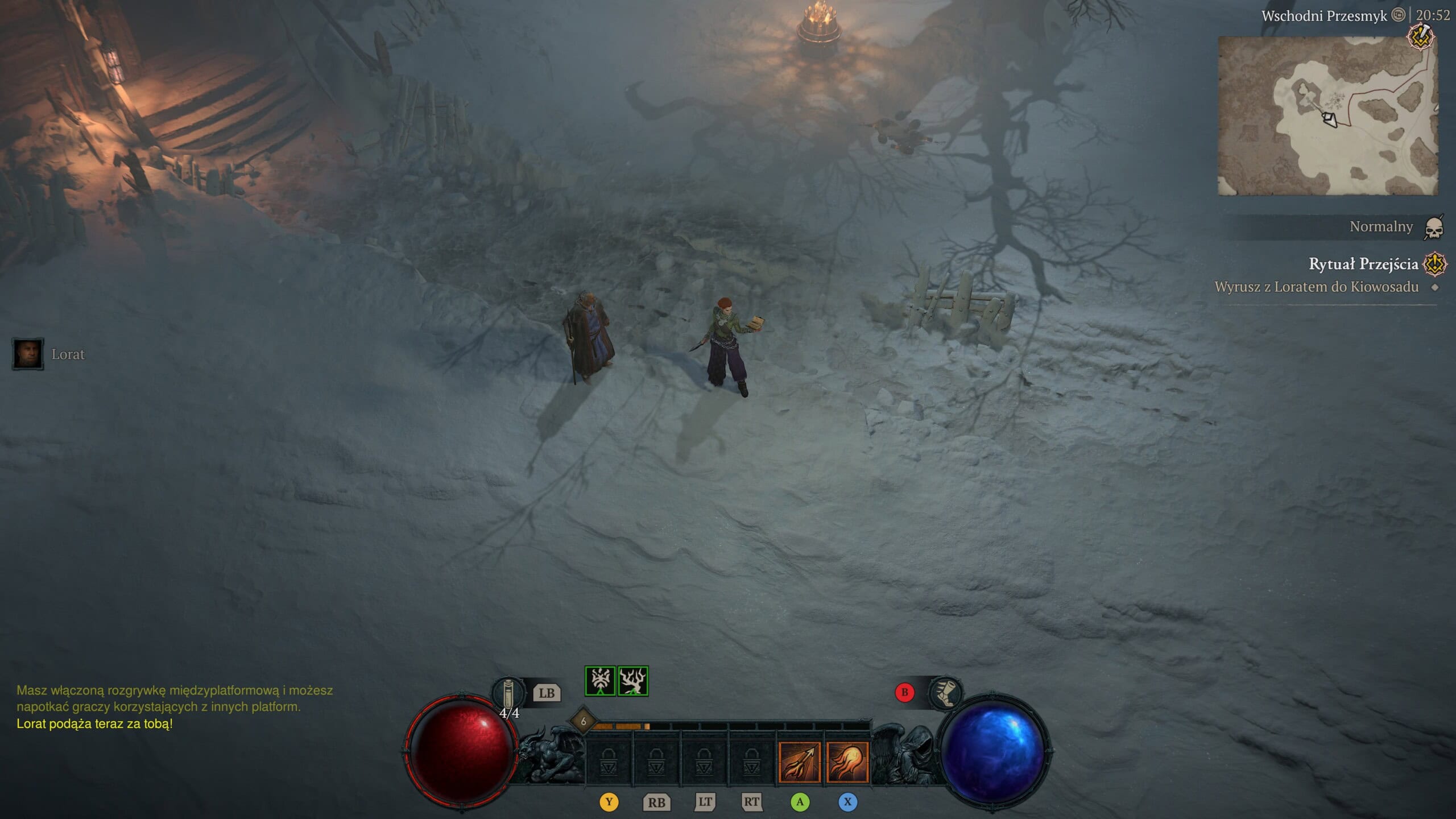
Task: Inspect the green antlered figure buff icon
Action: point(600,681)
